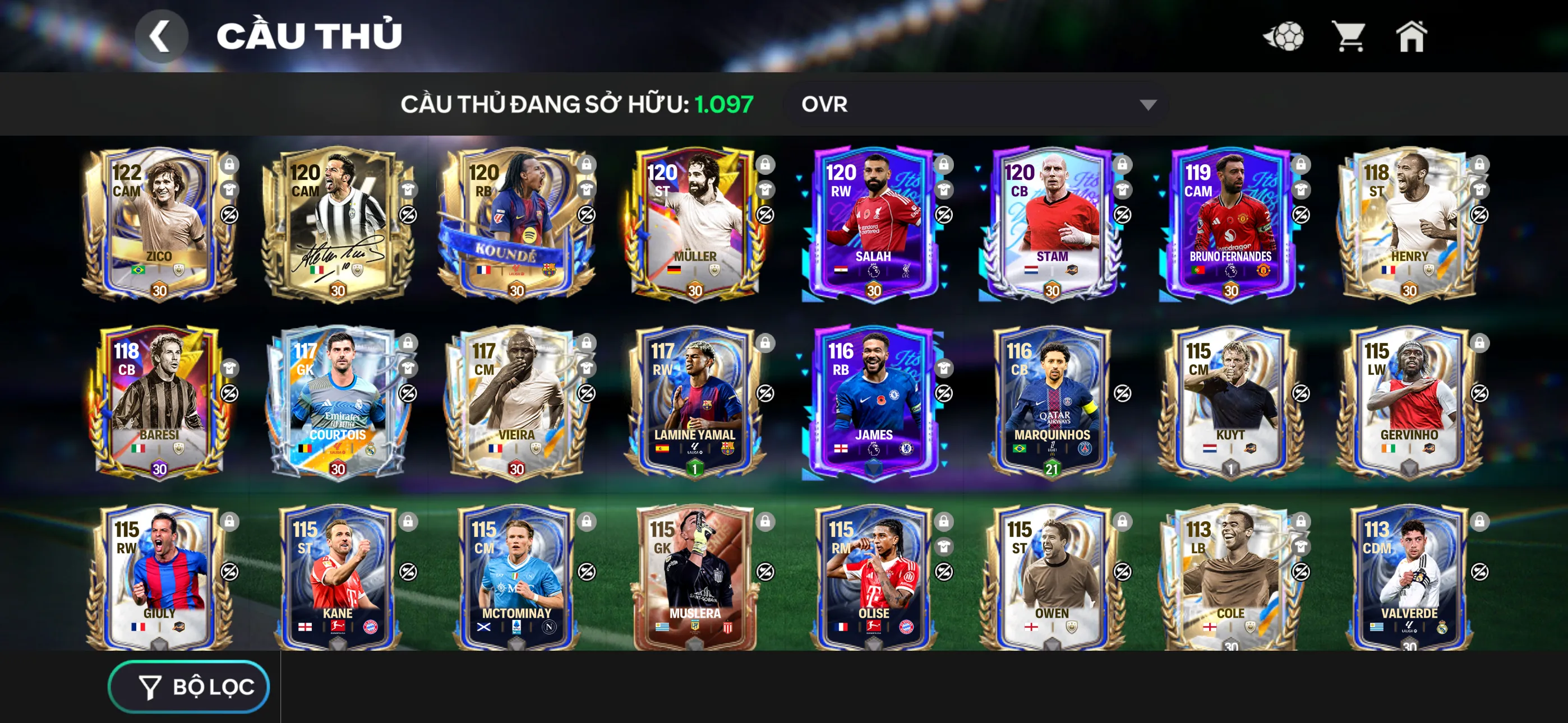This screenshot has height=723, width=1568.
Task: Click the player count showing 1.097
Action: [x=725, y=104]
